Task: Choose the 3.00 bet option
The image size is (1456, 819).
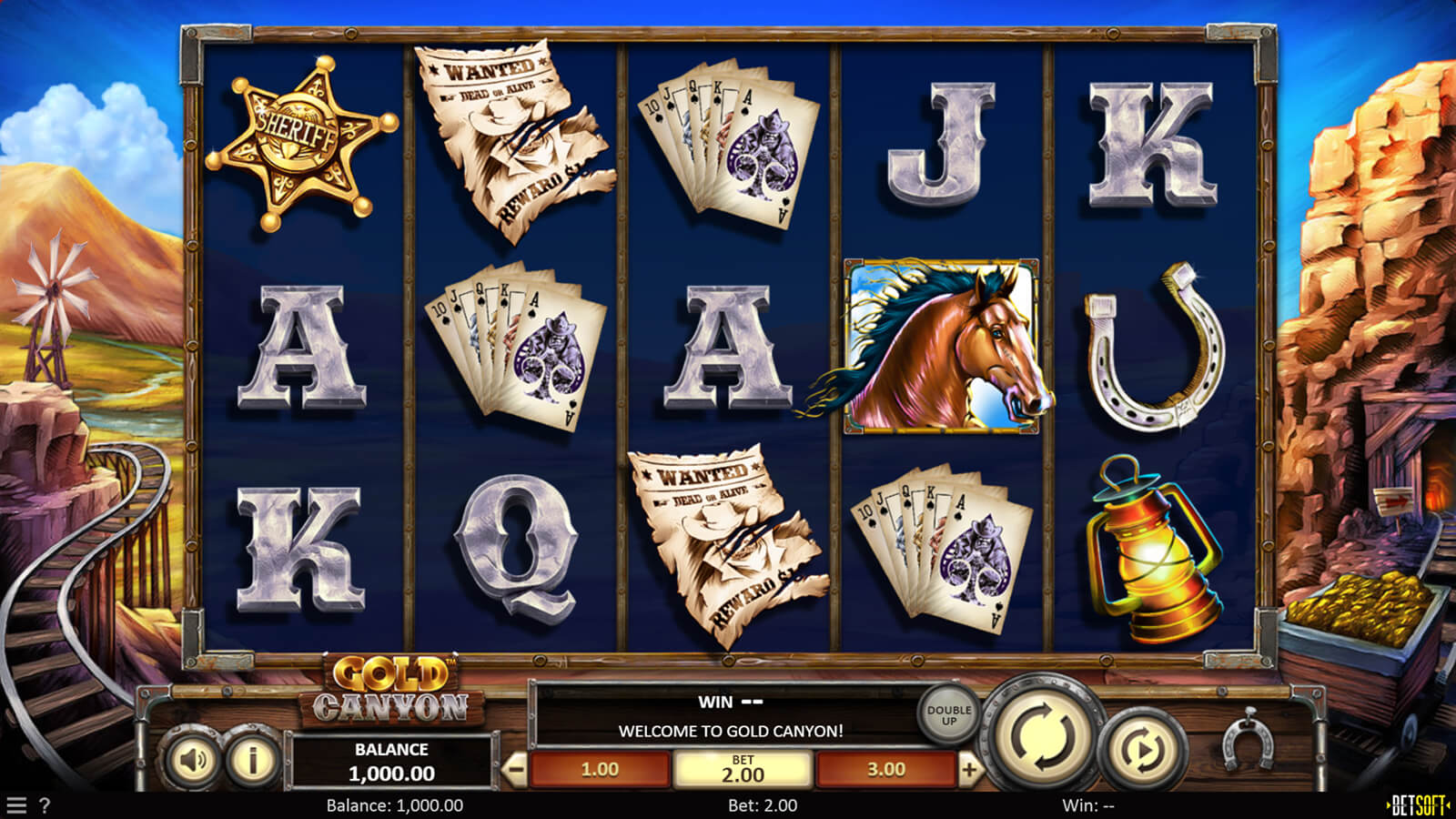Action: point(885,770)
